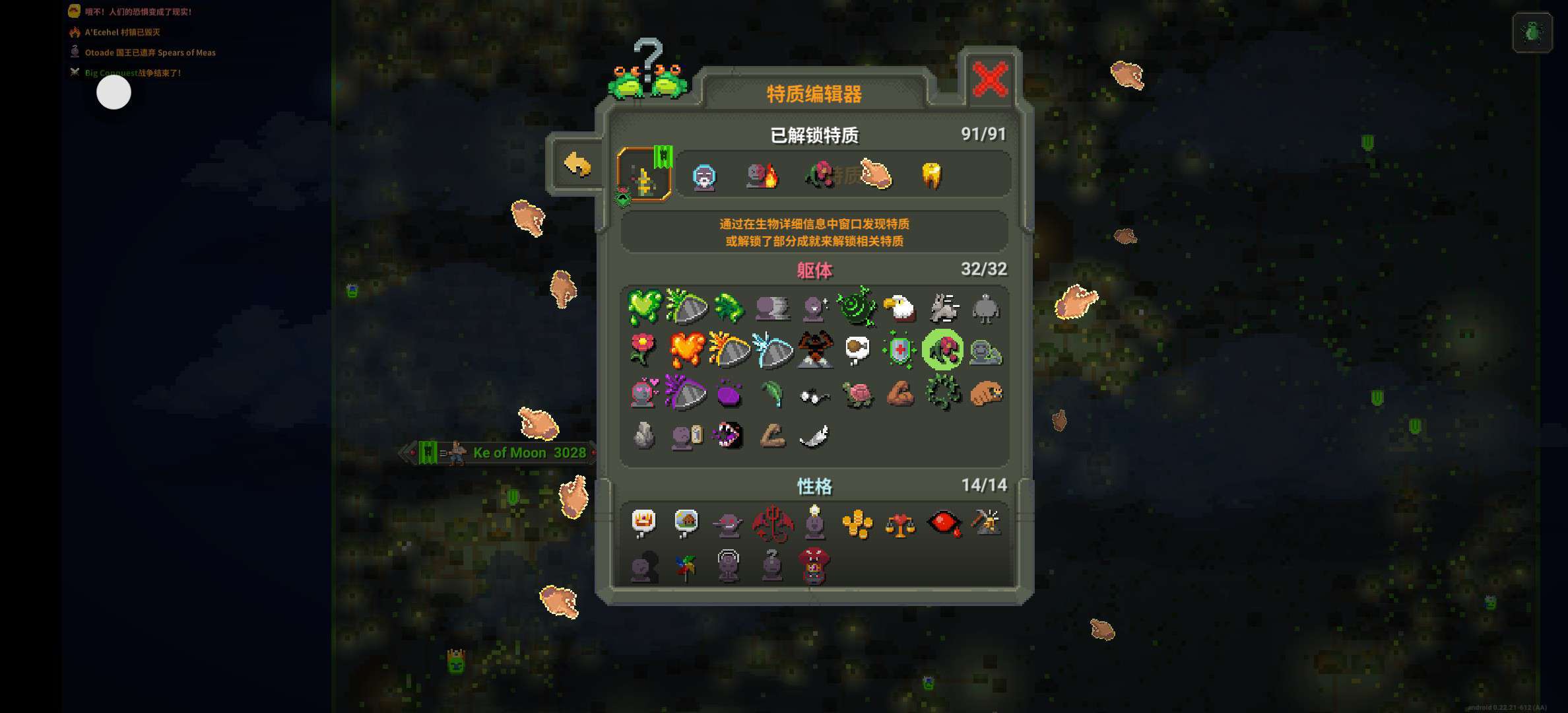The height and width of the screenshot is (713, 1568).
Task: Select the white feather trait
Action: click(814, 436)
